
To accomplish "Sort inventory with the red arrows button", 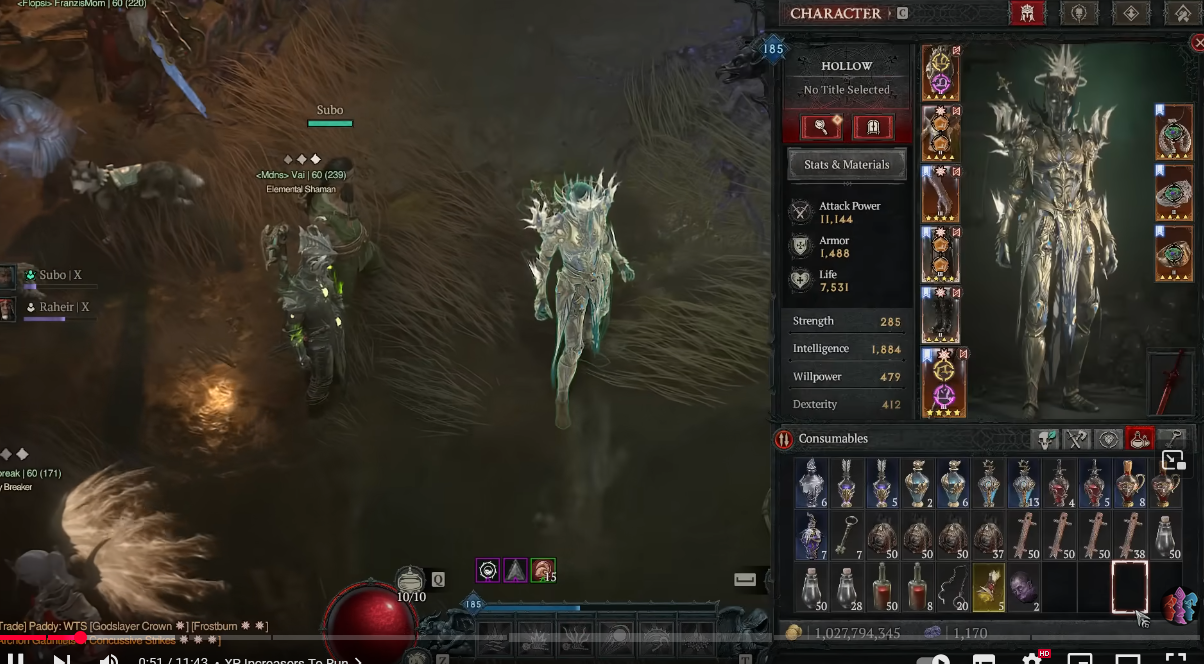I will pyautogui.click(x=784, y=439).
